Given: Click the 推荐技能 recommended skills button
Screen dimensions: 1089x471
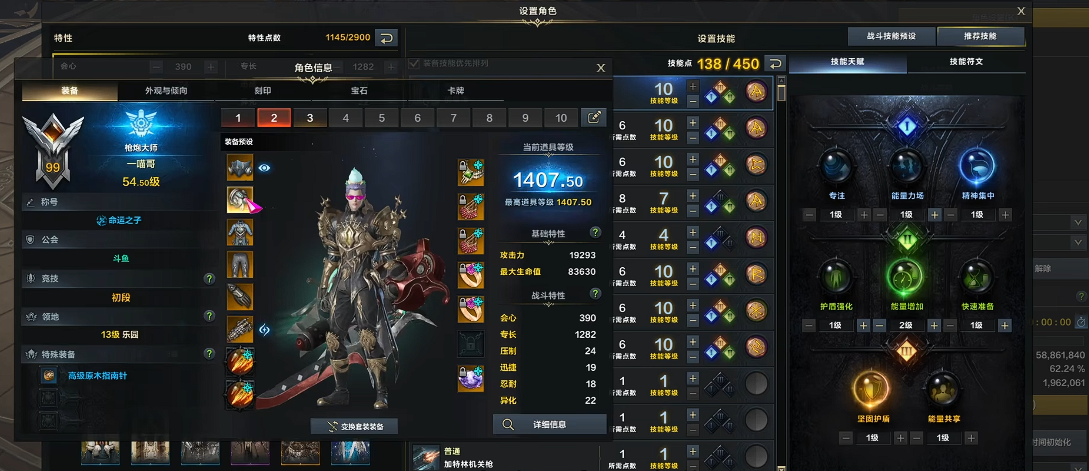Looking at the screenshot, I should point(981,36).
